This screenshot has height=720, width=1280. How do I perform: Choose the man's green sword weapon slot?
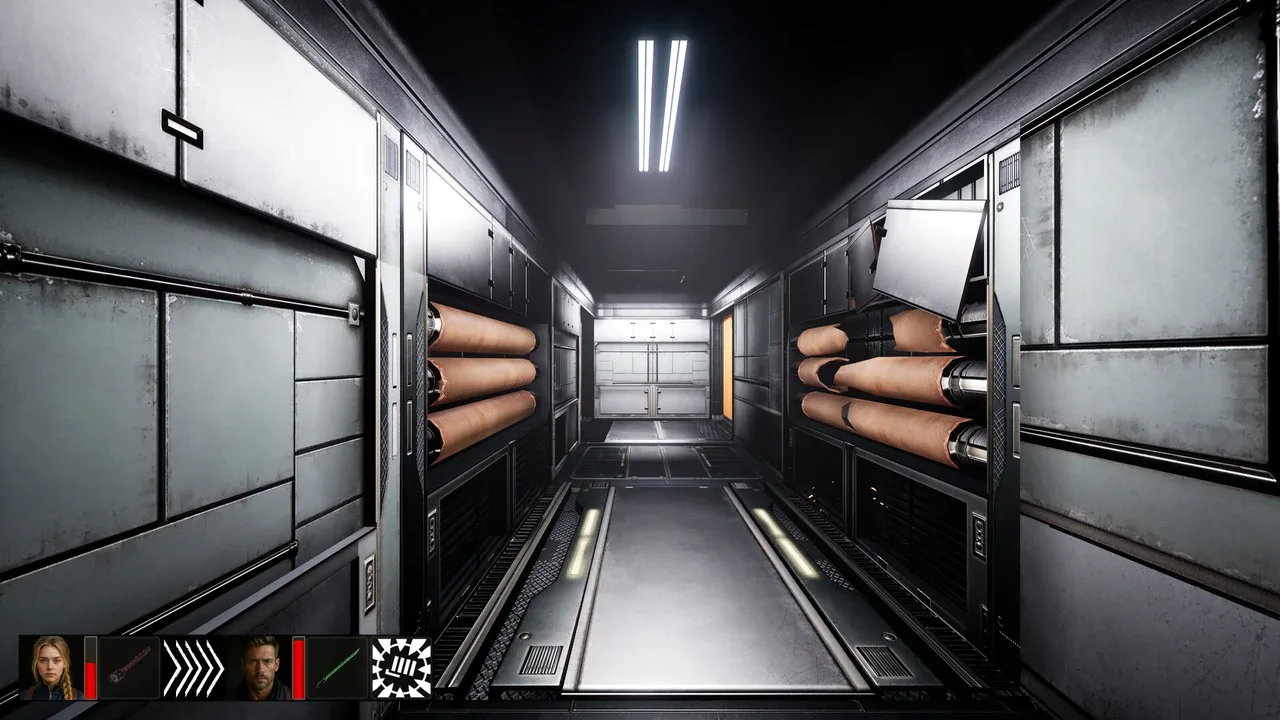click(337, 667)
